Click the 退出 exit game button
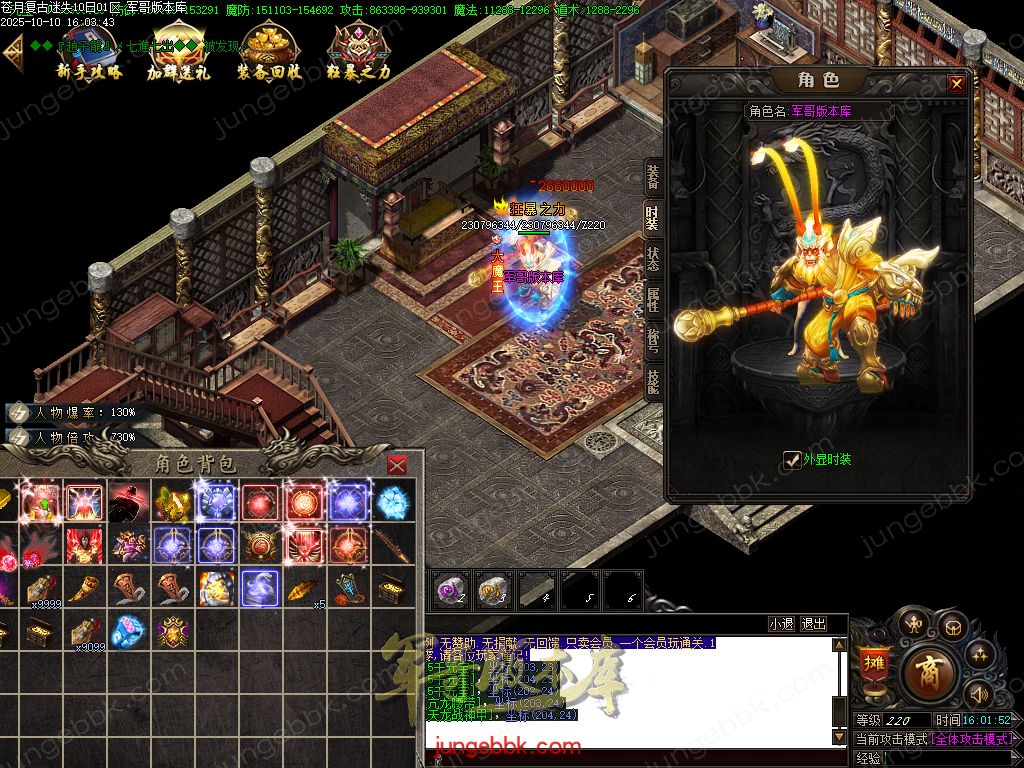The height and width of the screenshot is (768, 1024). pyautogui.click(x=814, y=624)
